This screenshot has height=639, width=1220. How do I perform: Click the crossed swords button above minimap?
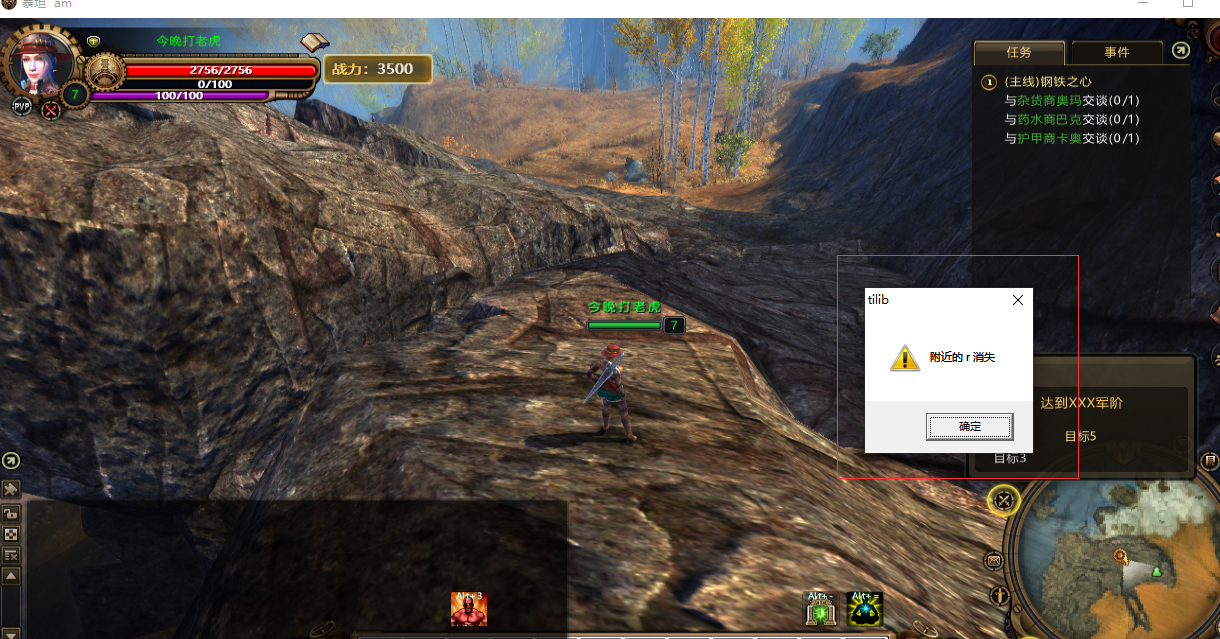[1004, 501]
